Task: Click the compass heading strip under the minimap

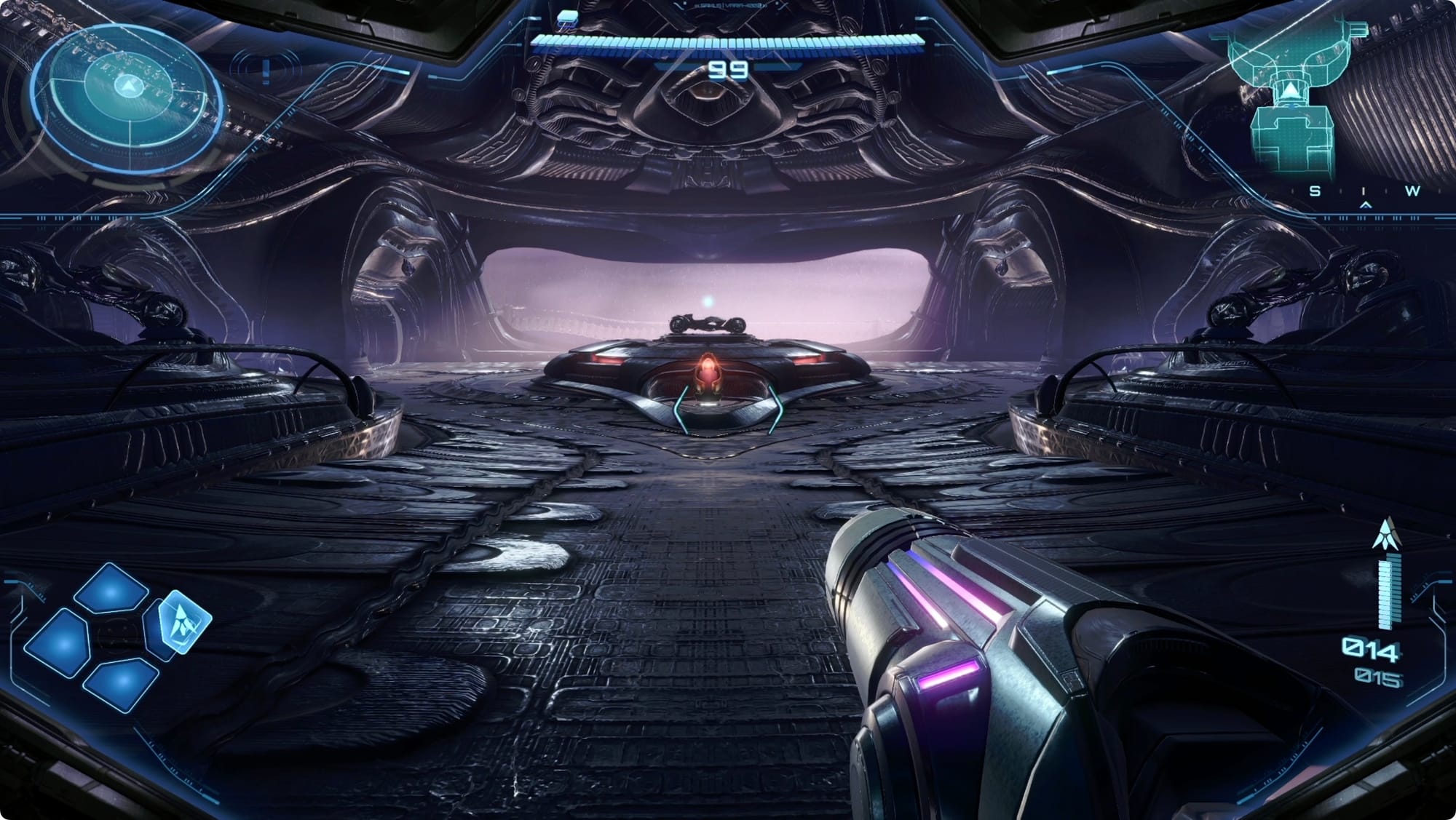Action: point(1364,192)
